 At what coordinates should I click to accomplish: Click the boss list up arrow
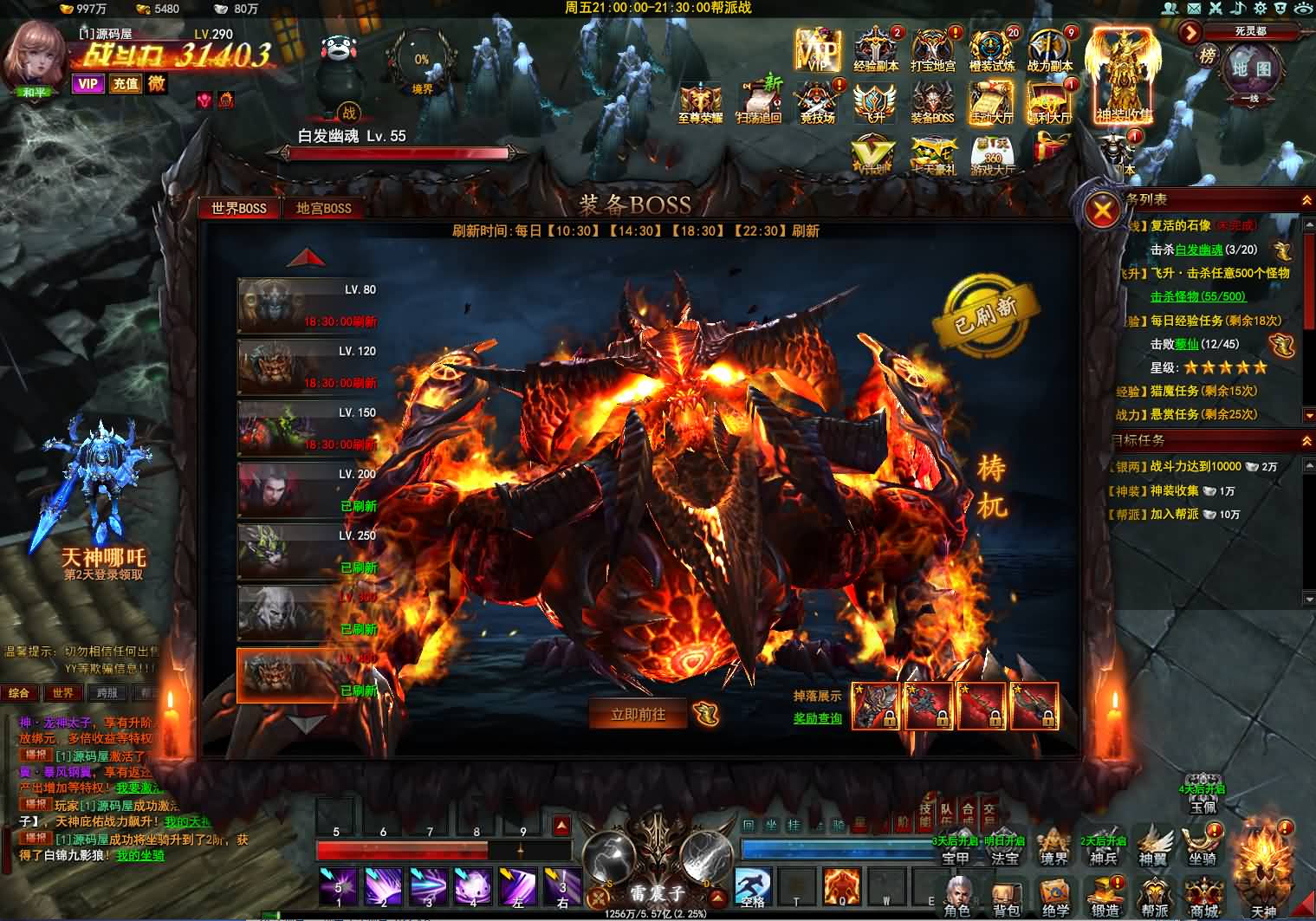306,258
